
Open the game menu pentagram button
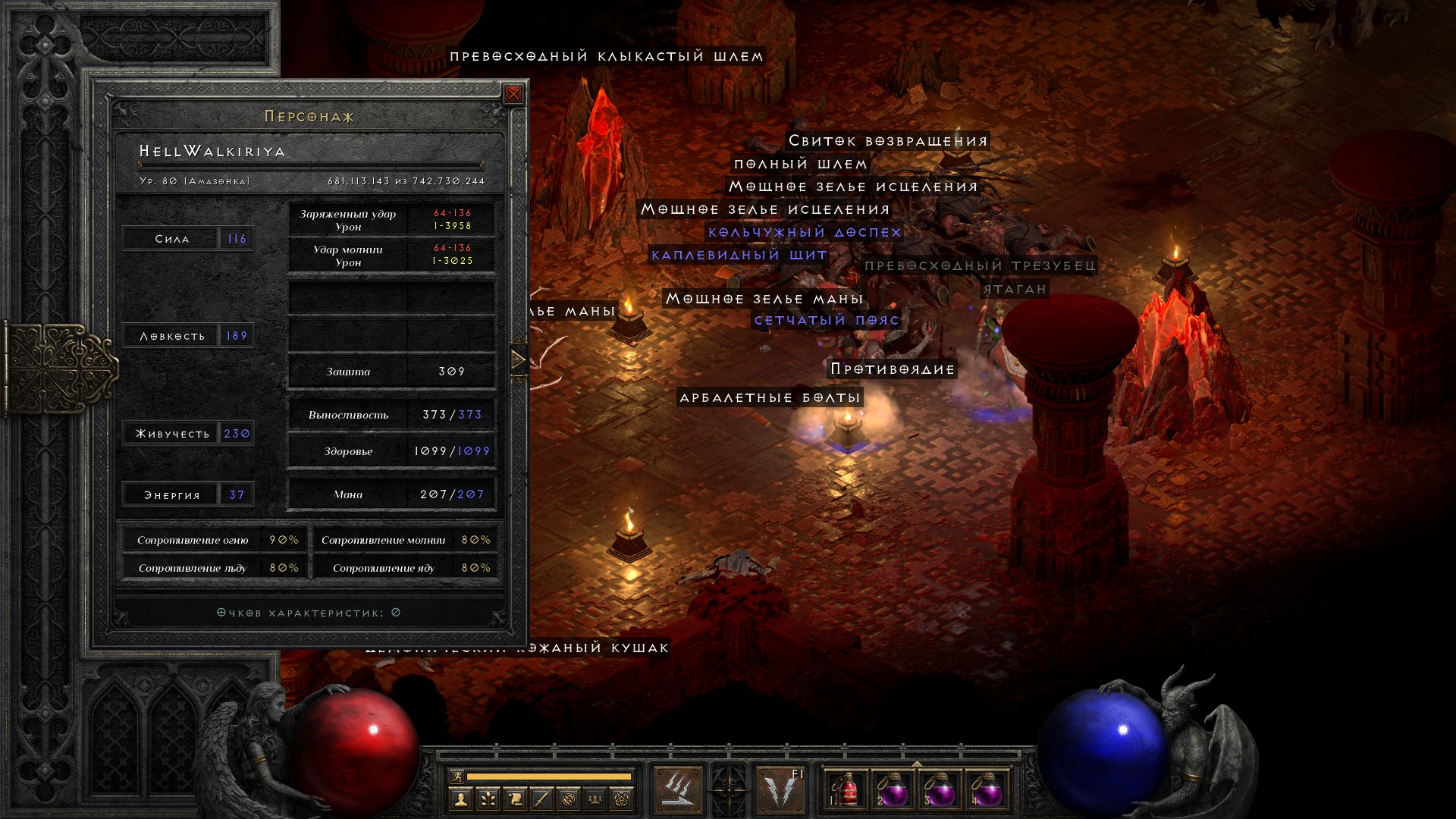(x=622, y=799)
